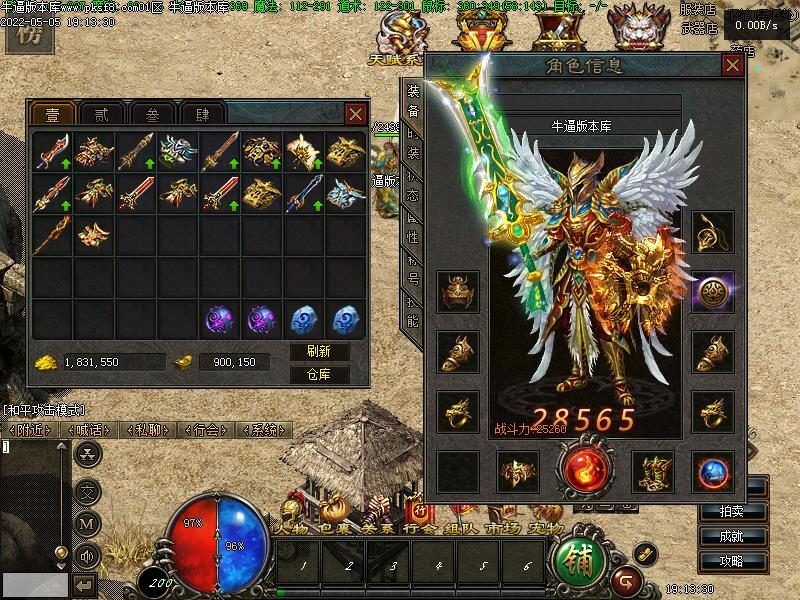This screenshot has height=600, width=800.
Task: Select bag page 肆 tab
Action: click(x=205, y=114)
